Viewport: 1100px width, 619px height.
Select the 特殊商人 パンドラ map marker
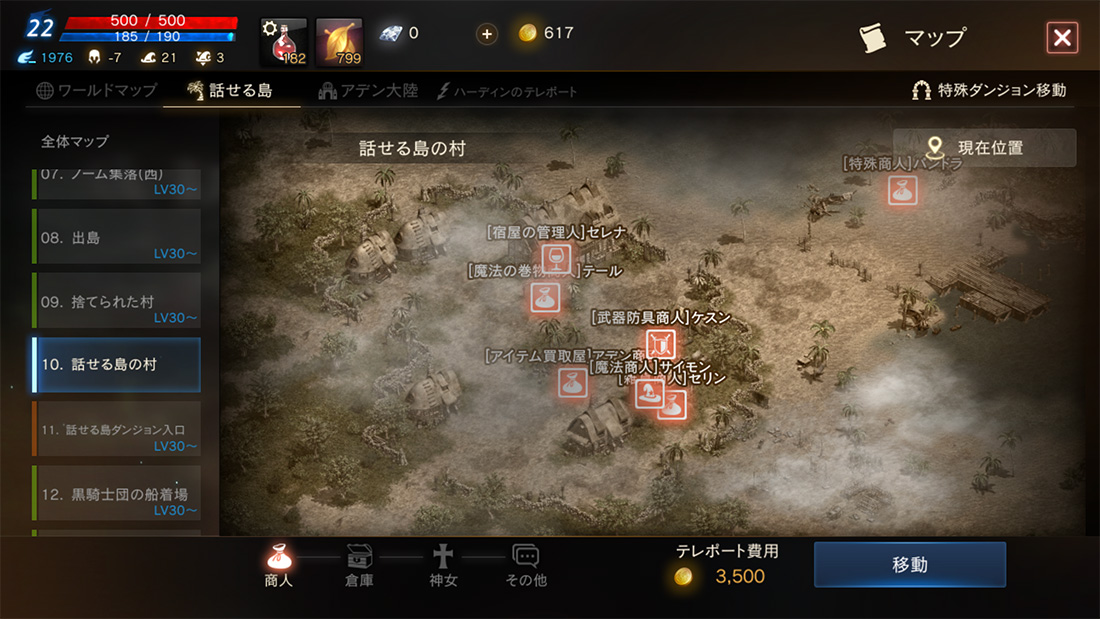tap(903, 190)
